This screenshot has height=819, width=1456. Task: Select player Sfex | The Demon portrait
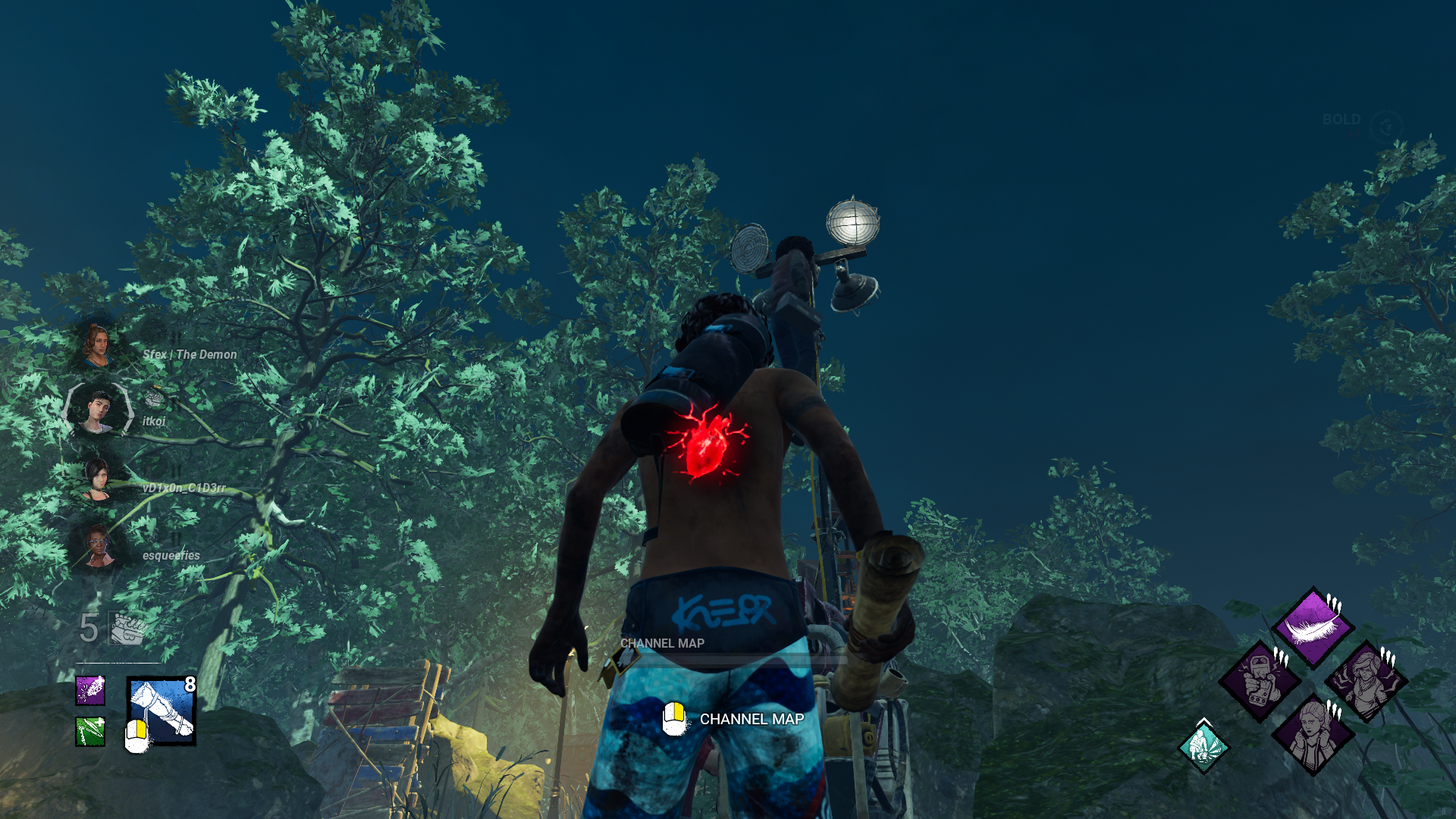[x=97, y=346]
